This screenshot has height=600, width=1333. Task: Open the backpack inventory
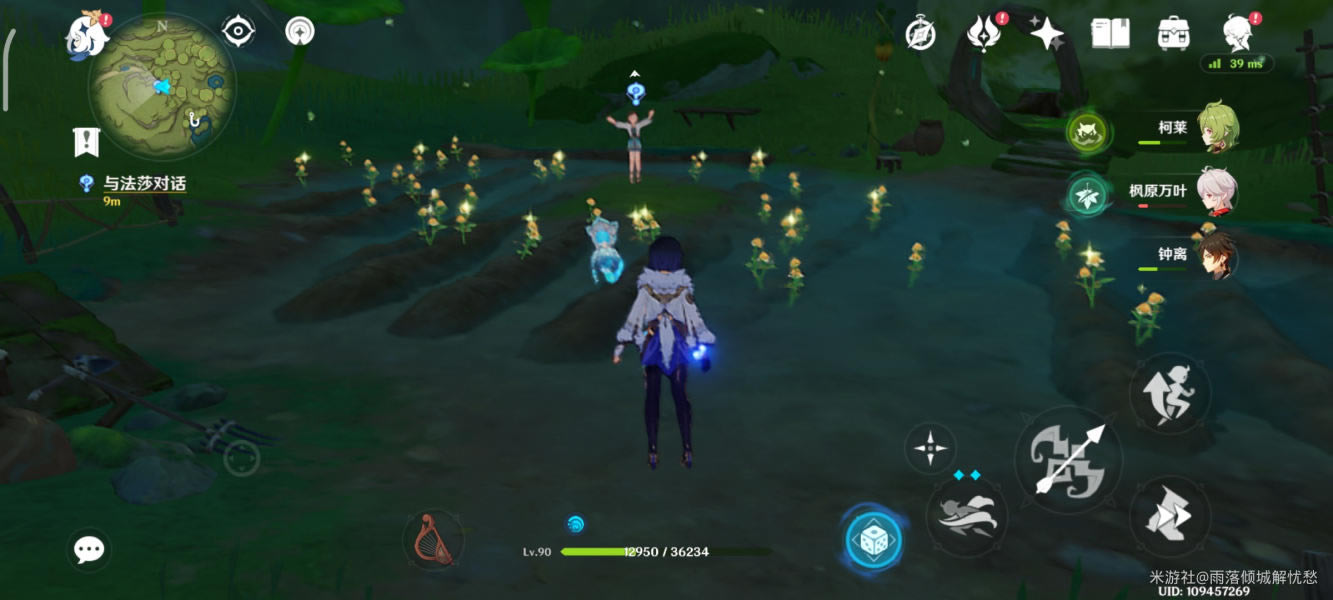(1173, 34)
